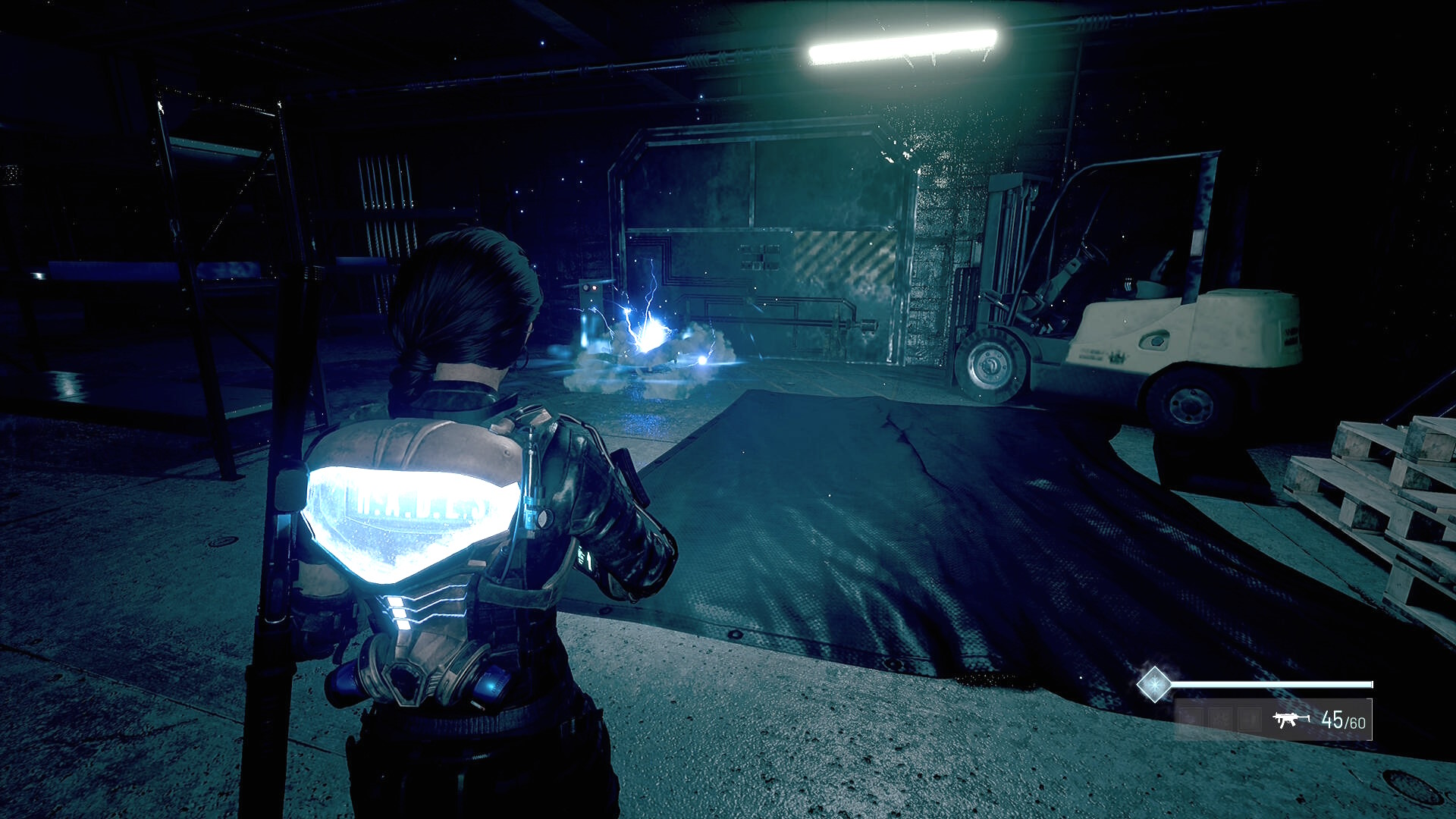Activate the snowflake diamond ability icon
Image resolution: width=1456 pixels, height=819 pixels.
coord(1154,685)
